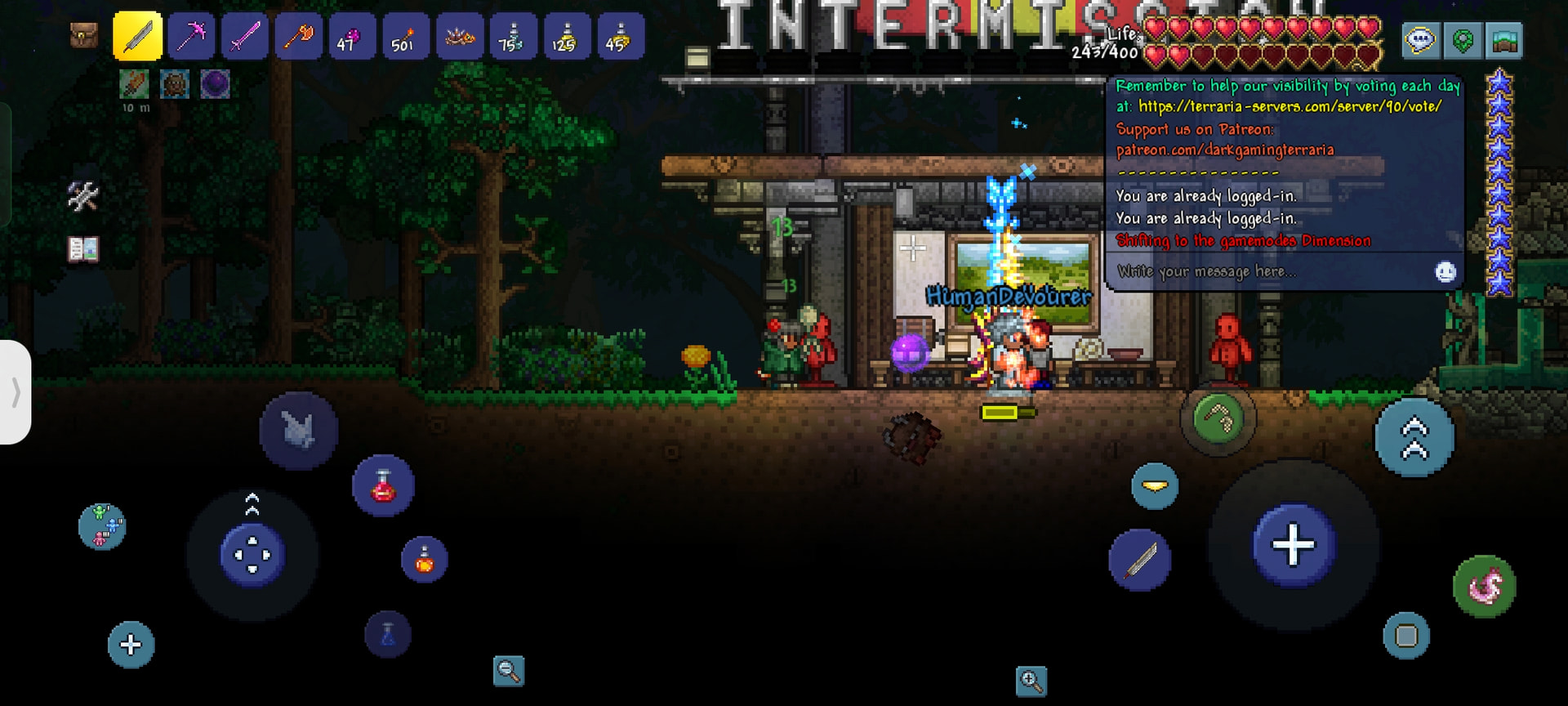Open the settings wrench and hammer icon
1568x706 pixels.
(x=82, y=196)
